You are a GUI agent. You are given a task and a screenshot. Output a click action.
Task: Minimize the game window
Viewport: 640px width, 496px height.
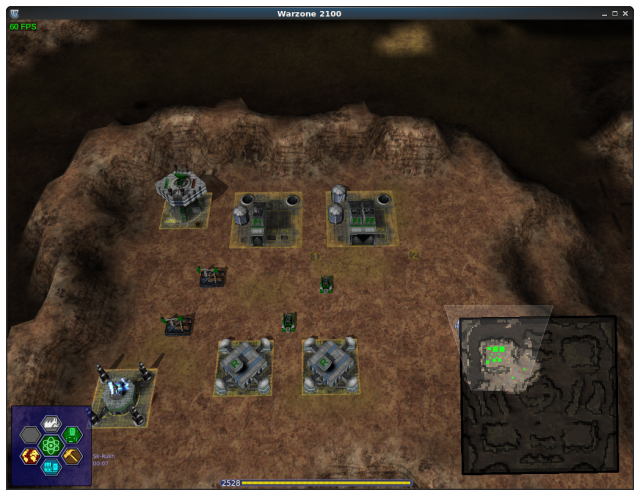(606, 13)
